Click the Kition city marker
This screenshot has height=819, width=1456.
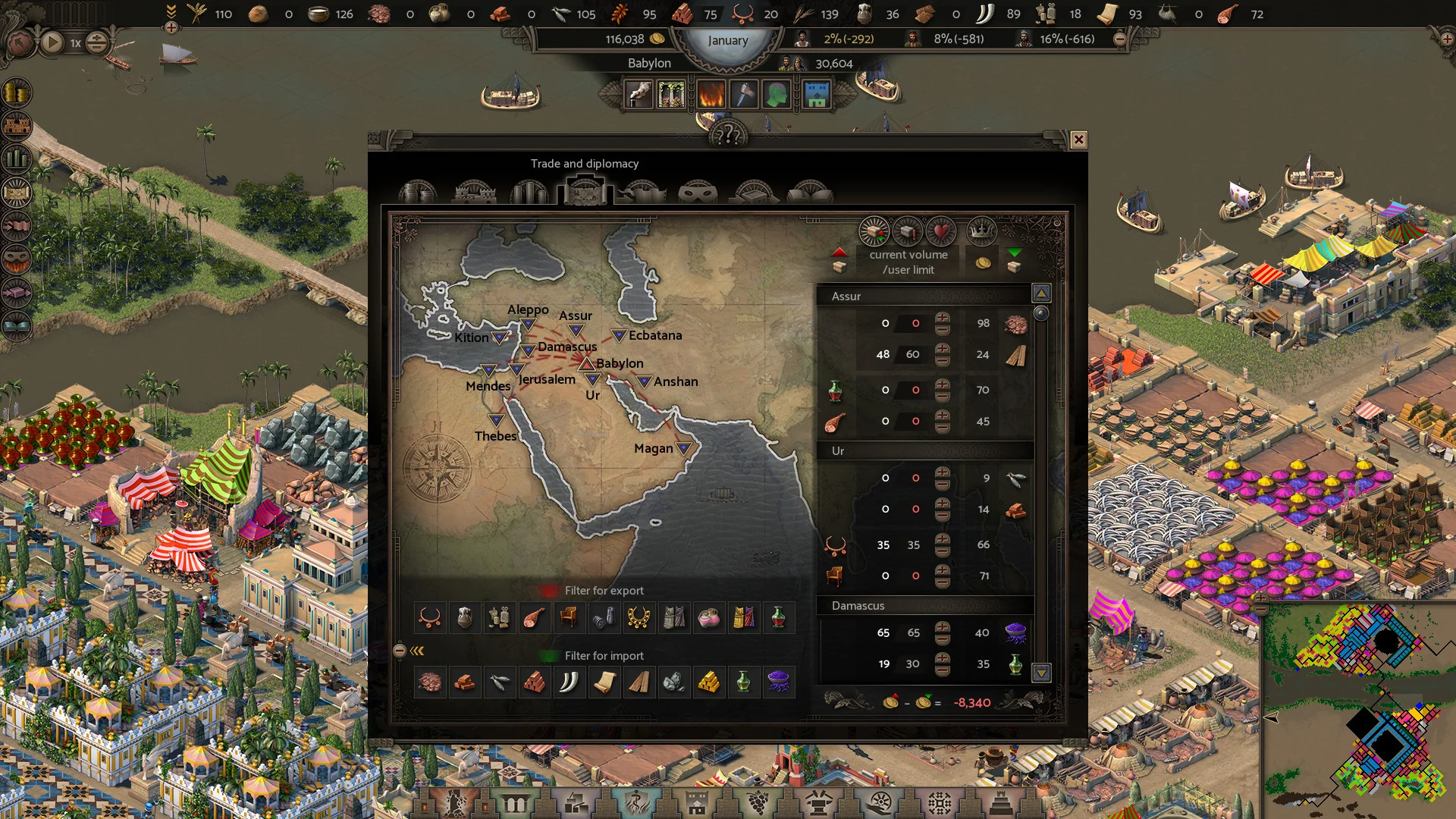coord(500,337)
